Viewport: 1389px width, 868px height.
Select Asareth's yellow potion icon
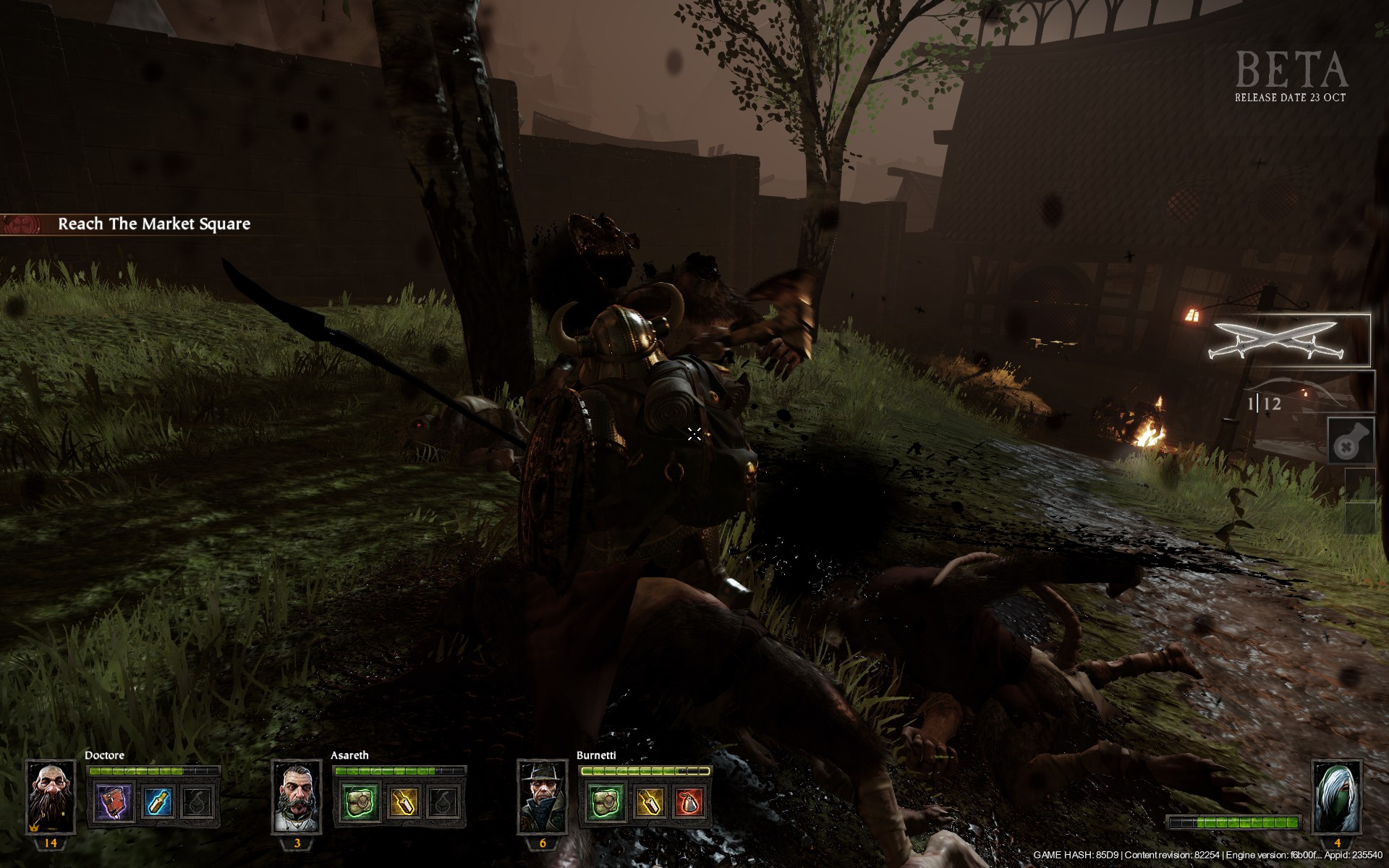(x=402, y=802)
